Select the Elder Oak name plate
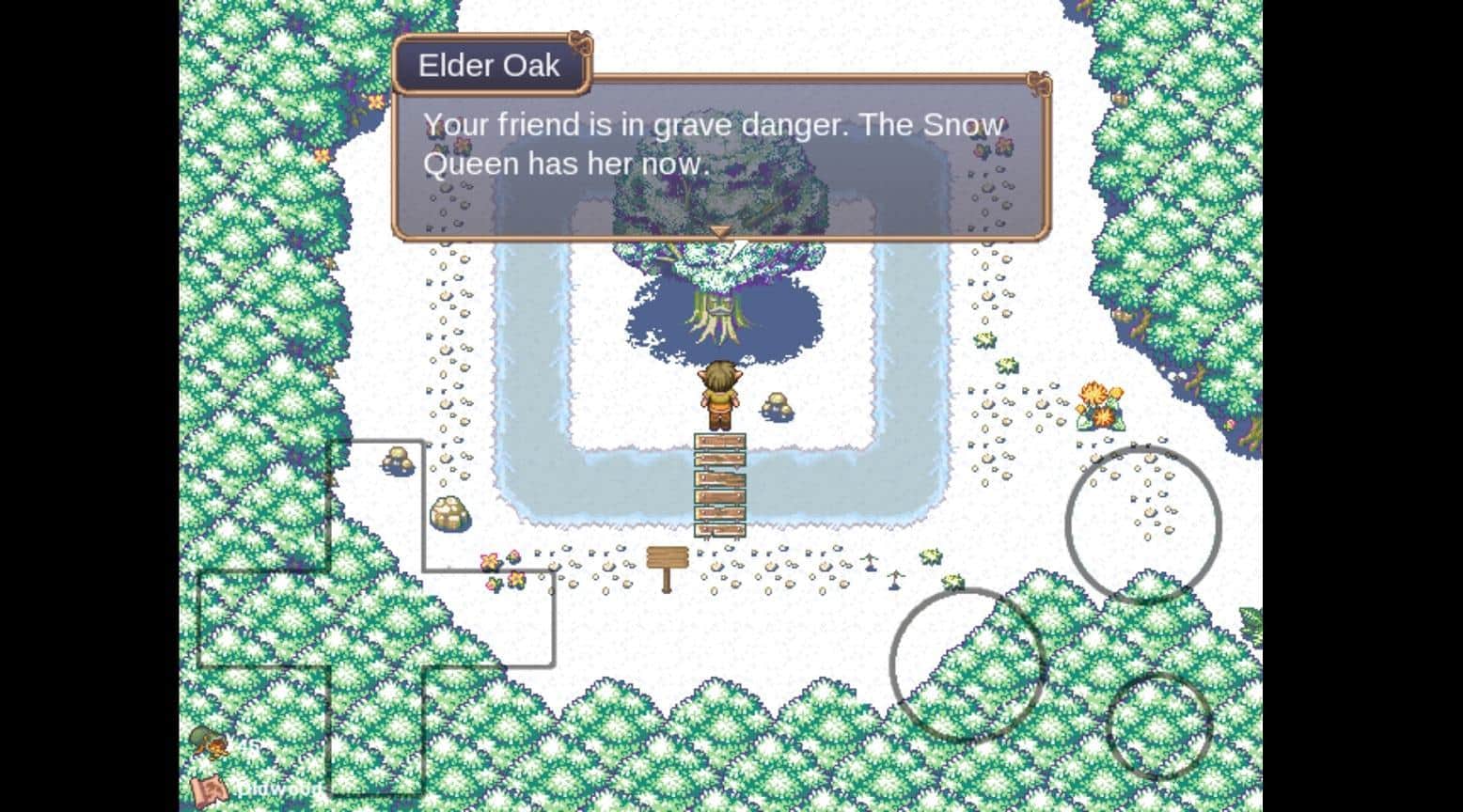Viewport: 1463px width, 812px height. pos(490,65)
